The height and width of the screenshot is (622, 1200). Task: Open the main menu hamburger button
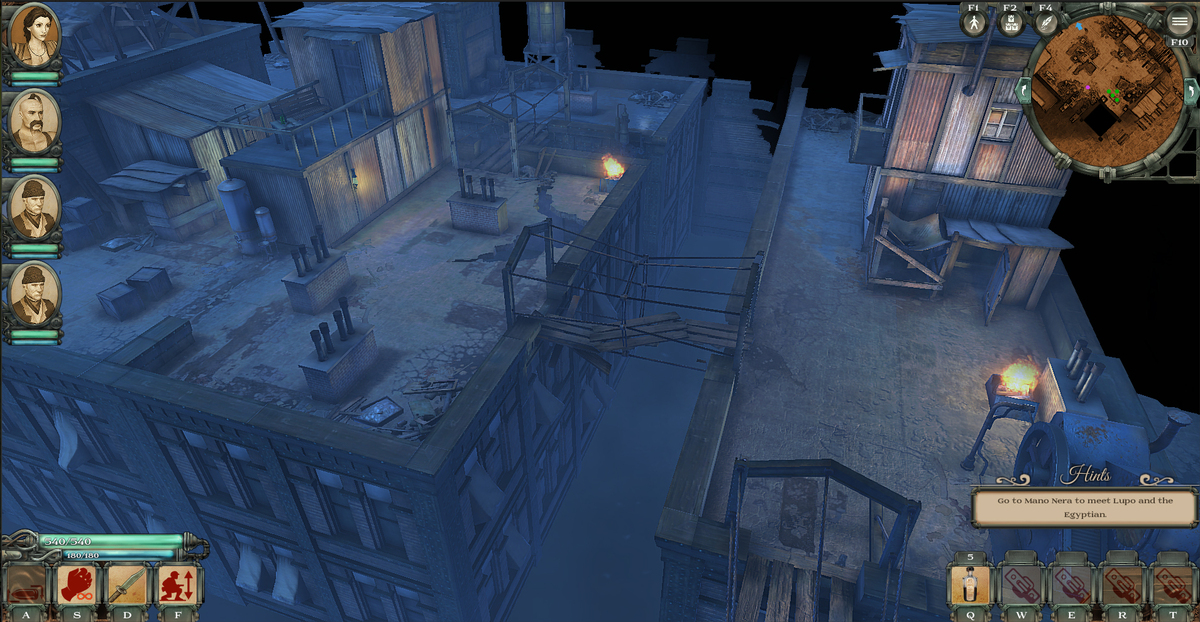pos(1180,22)
